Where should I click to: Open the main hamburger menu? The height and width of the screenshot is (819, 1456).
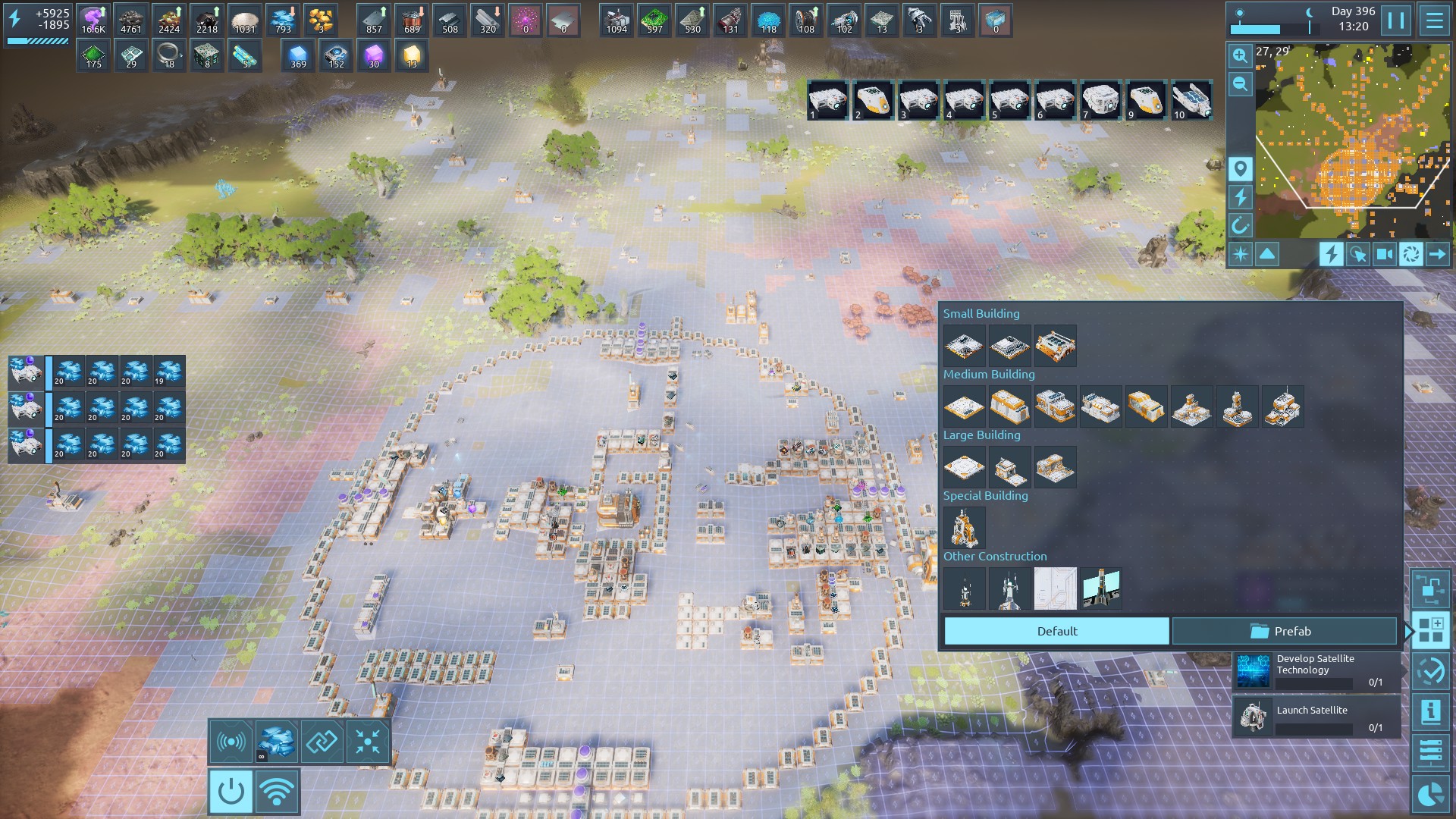(1434, 20)
